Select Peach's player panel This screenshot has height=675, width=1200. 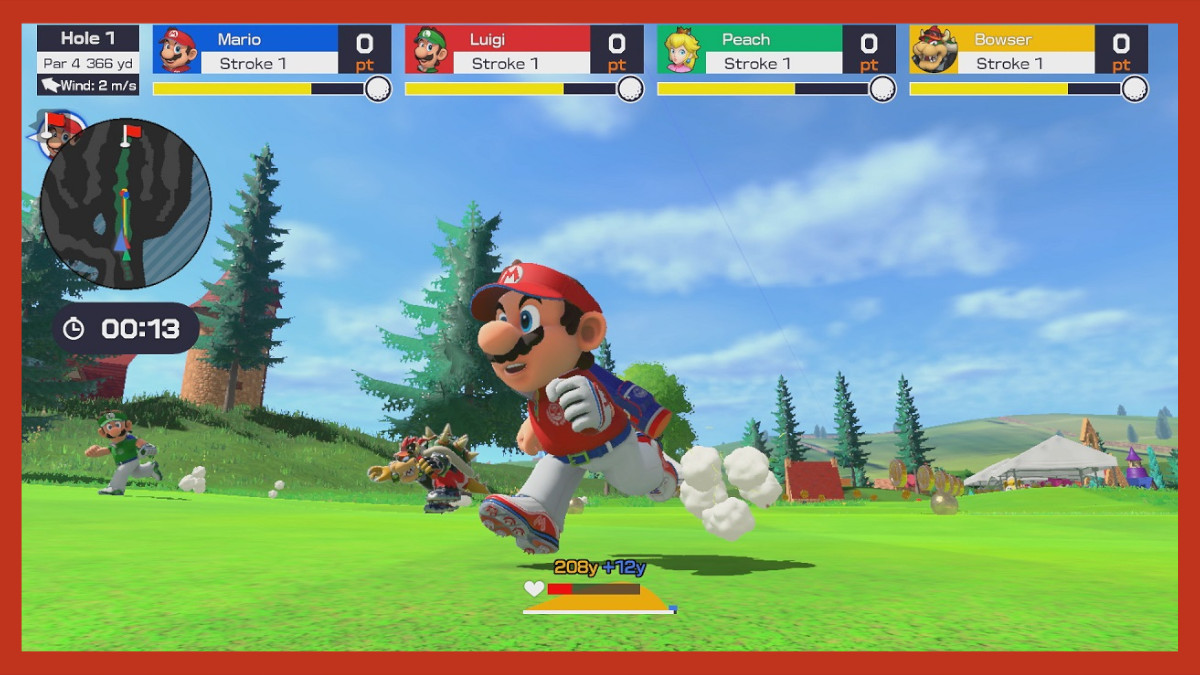click(x=776, y=50)
